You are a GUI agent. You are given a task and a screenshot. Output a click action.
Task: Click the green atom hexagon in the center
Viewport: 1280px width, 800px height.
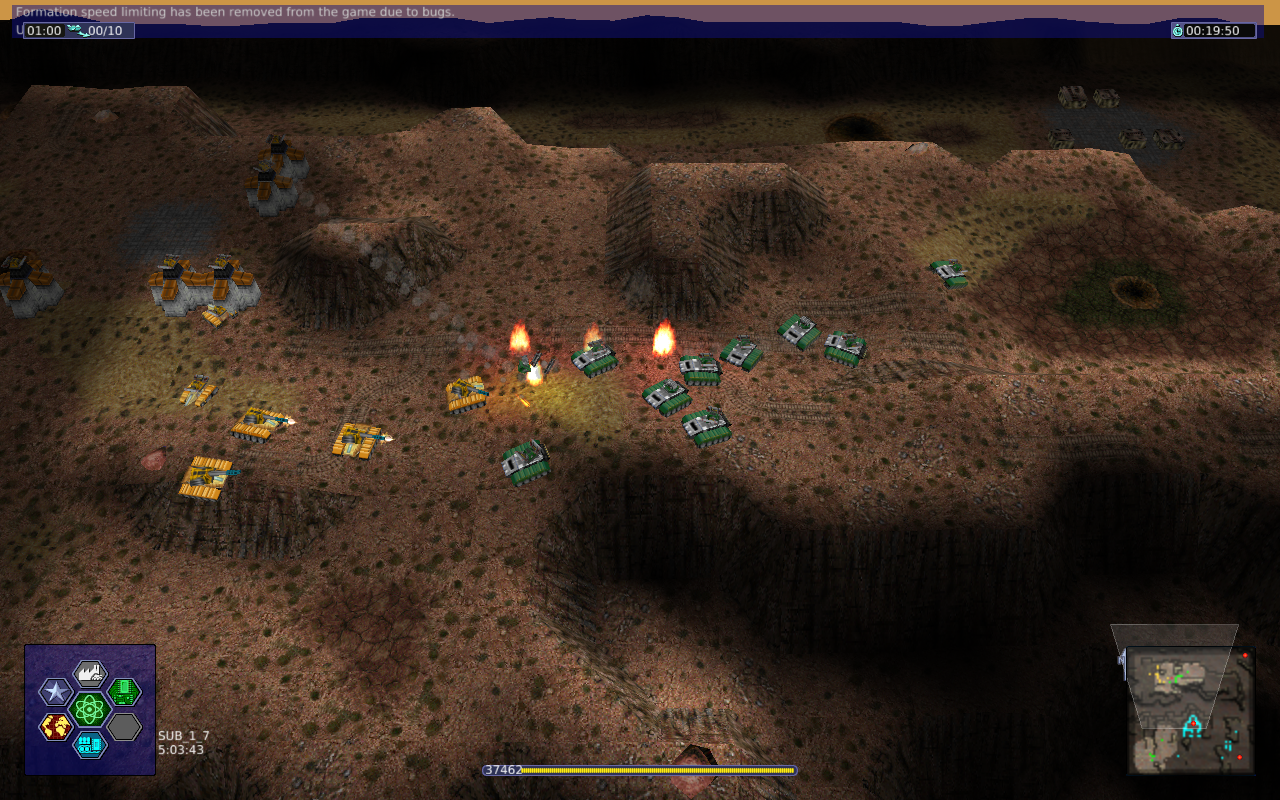pyautogui.click(x=90, y=709)
